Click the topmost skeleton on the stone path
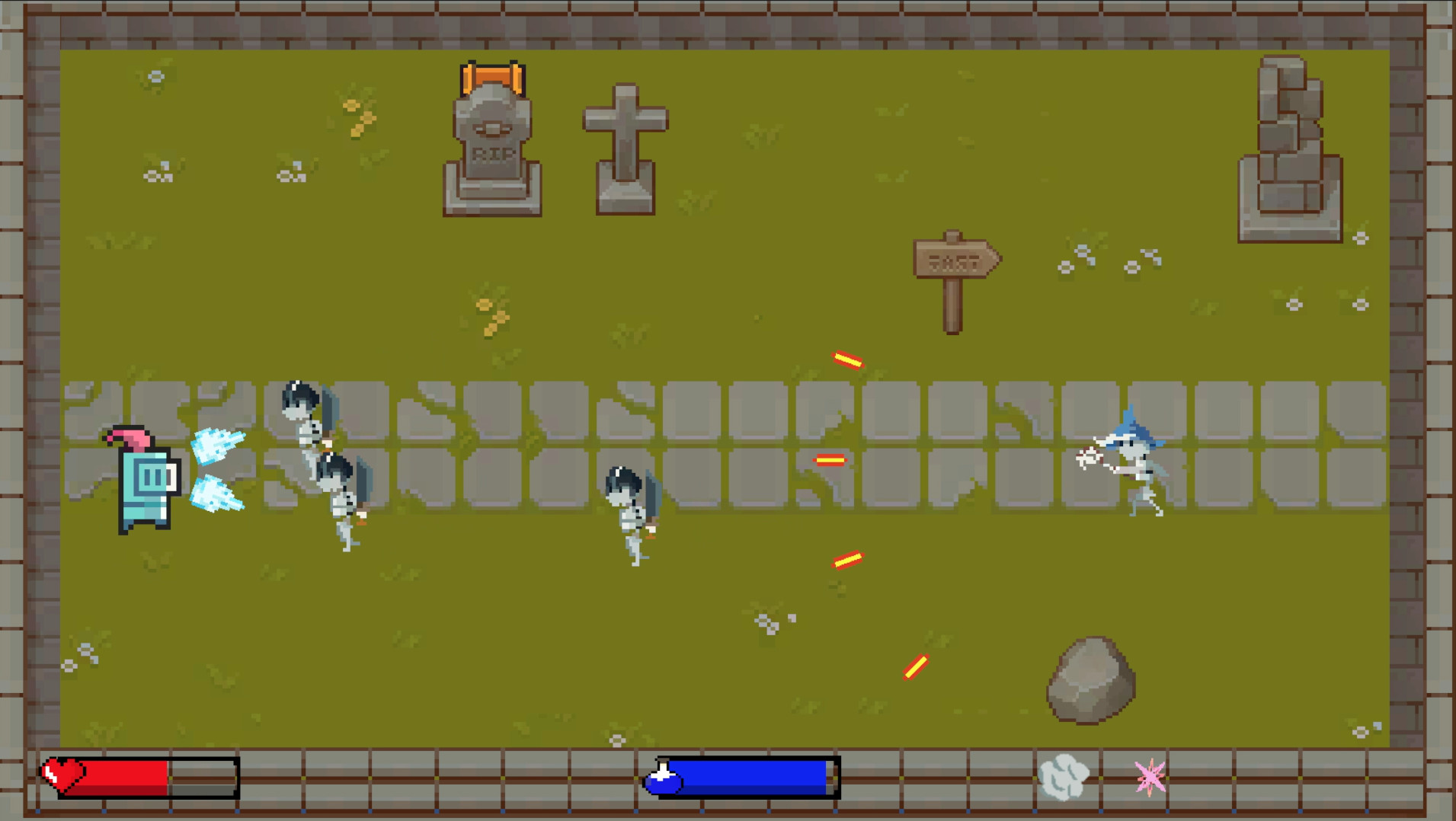1456x821 pixels. 305,415
